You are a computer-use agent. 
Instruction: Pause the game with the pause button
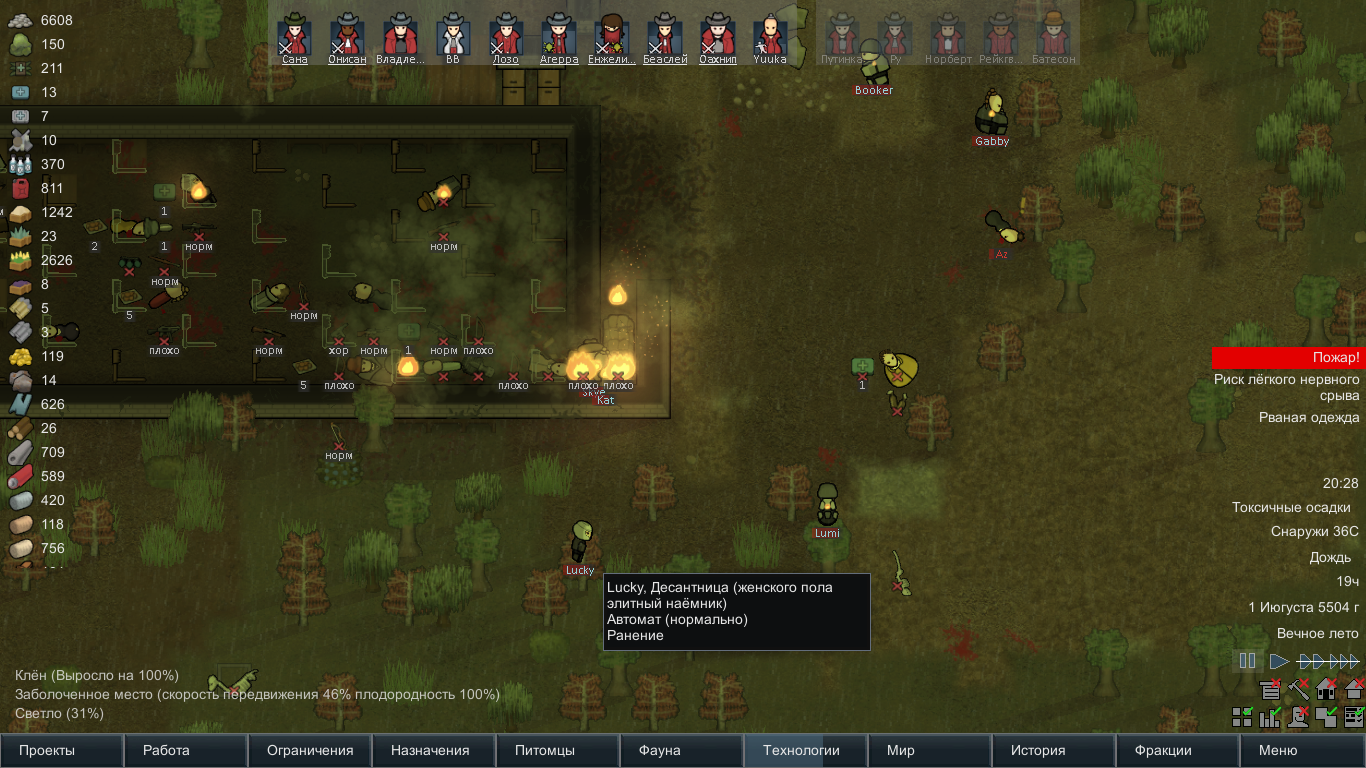(1247, 661)
